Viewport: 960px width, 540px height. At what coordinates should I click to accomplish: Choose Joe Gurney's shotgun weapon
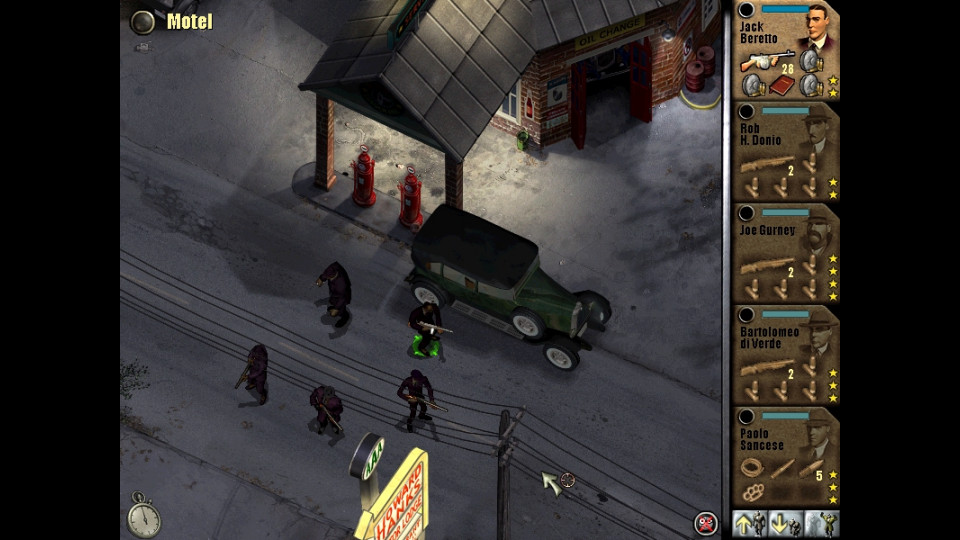[x=768, y=264]
